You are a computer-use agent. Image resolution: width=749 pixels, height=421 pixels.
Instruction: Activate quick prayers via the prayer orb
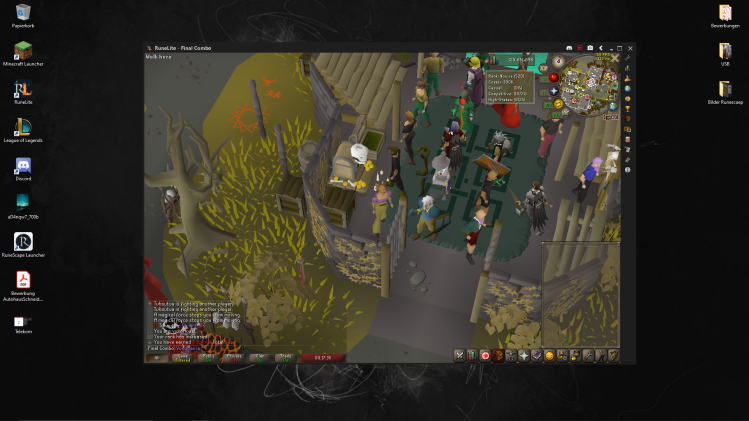[x=553, y=91]
